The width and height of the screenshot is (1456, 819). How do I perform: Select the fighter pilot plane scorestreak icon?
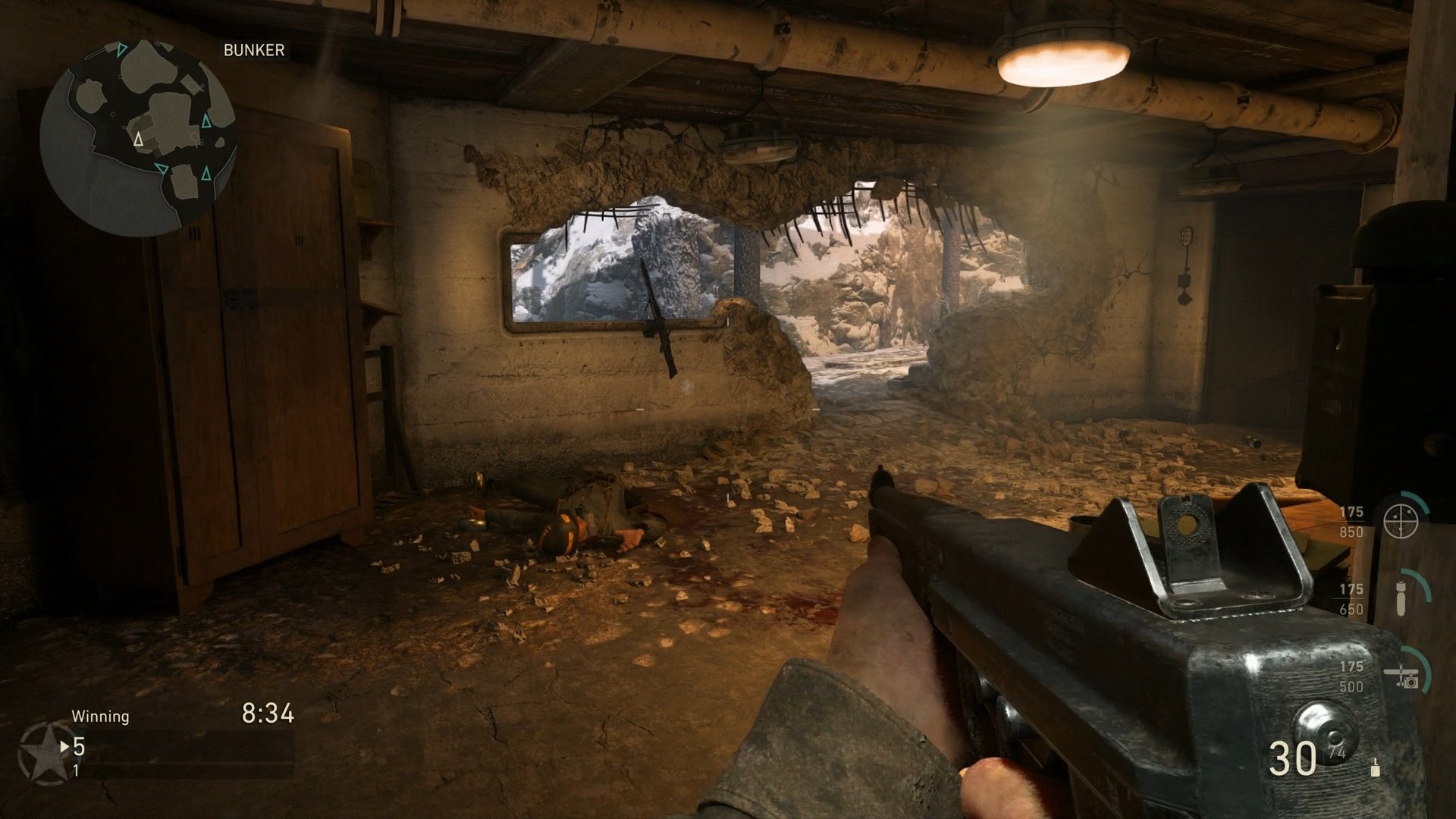[1403, 676]
